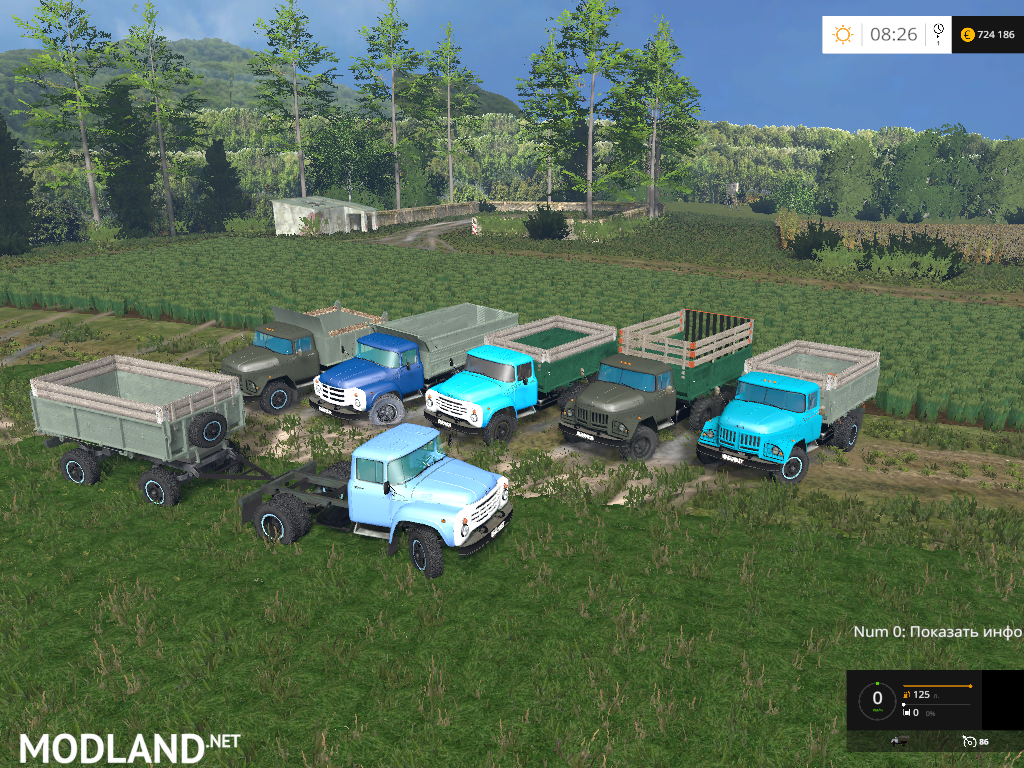
Task: Click the sun weather icon
Action: [843, 35]
